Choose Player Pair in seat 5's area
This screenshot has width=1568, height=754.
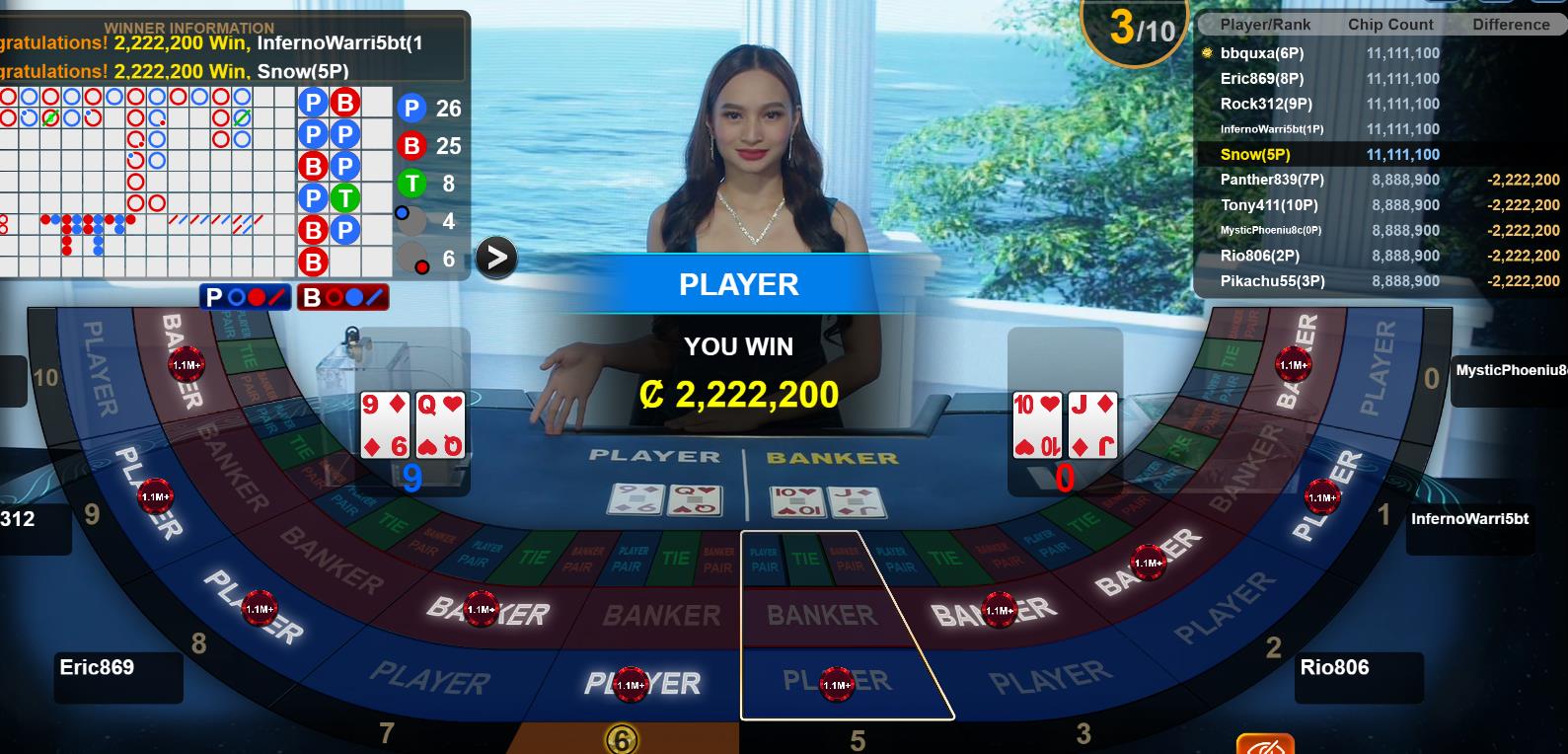(x=765, y=560)
